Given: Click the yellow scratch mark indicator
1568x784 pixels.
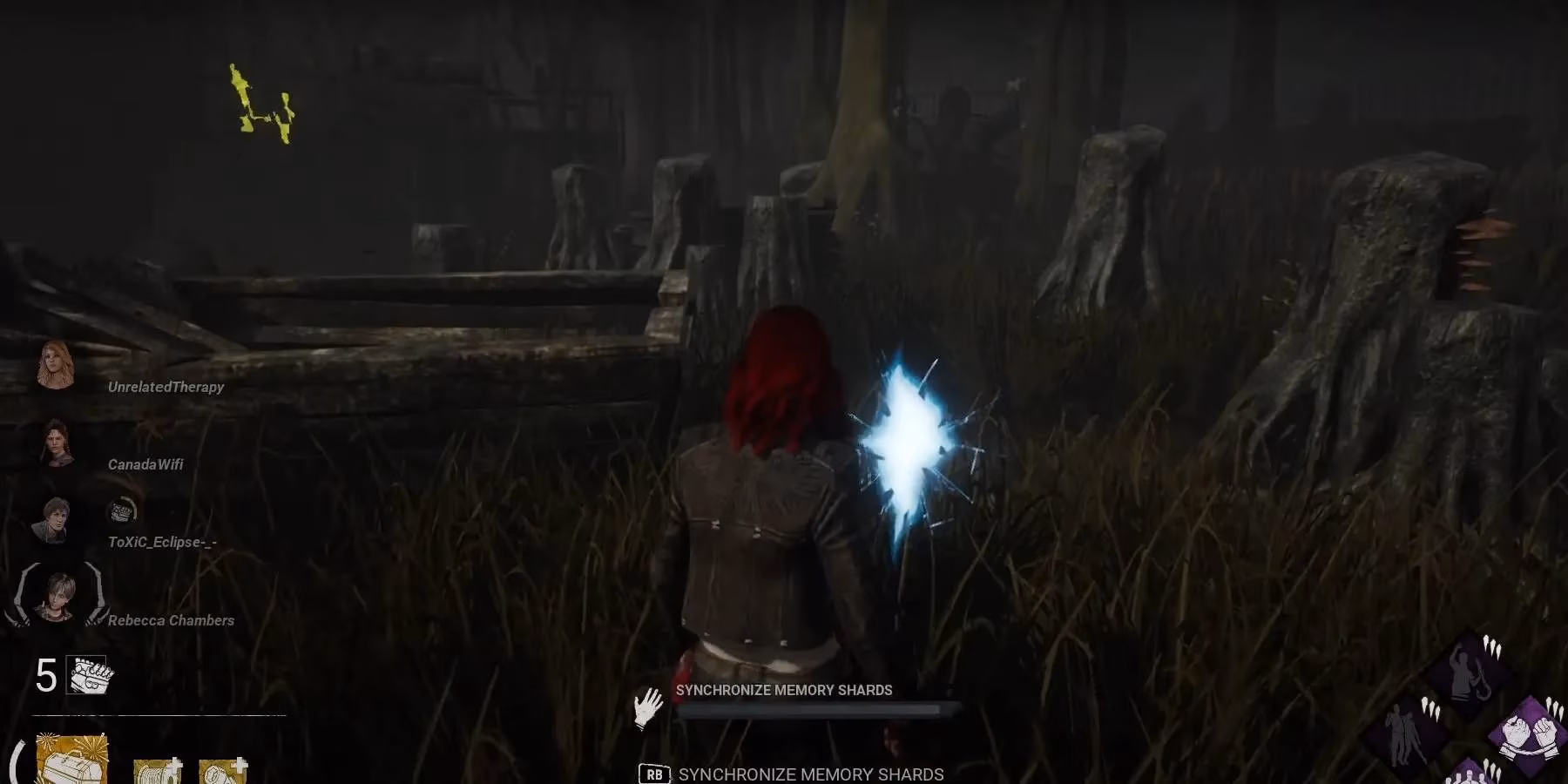Looking at the screenshot, I should (261, 100).
